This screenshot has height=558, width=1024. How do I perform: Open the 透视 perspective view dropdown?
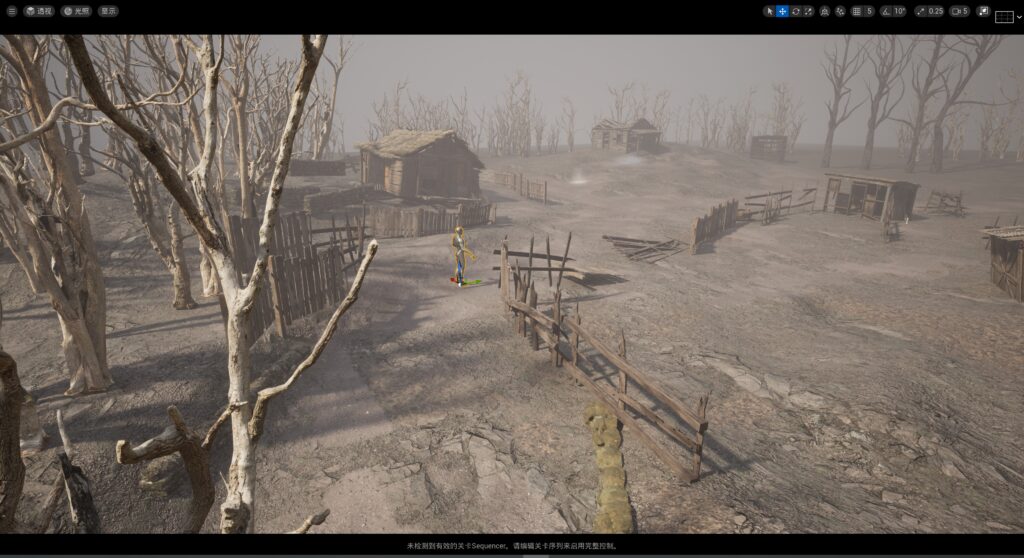[x=40, y=11]
